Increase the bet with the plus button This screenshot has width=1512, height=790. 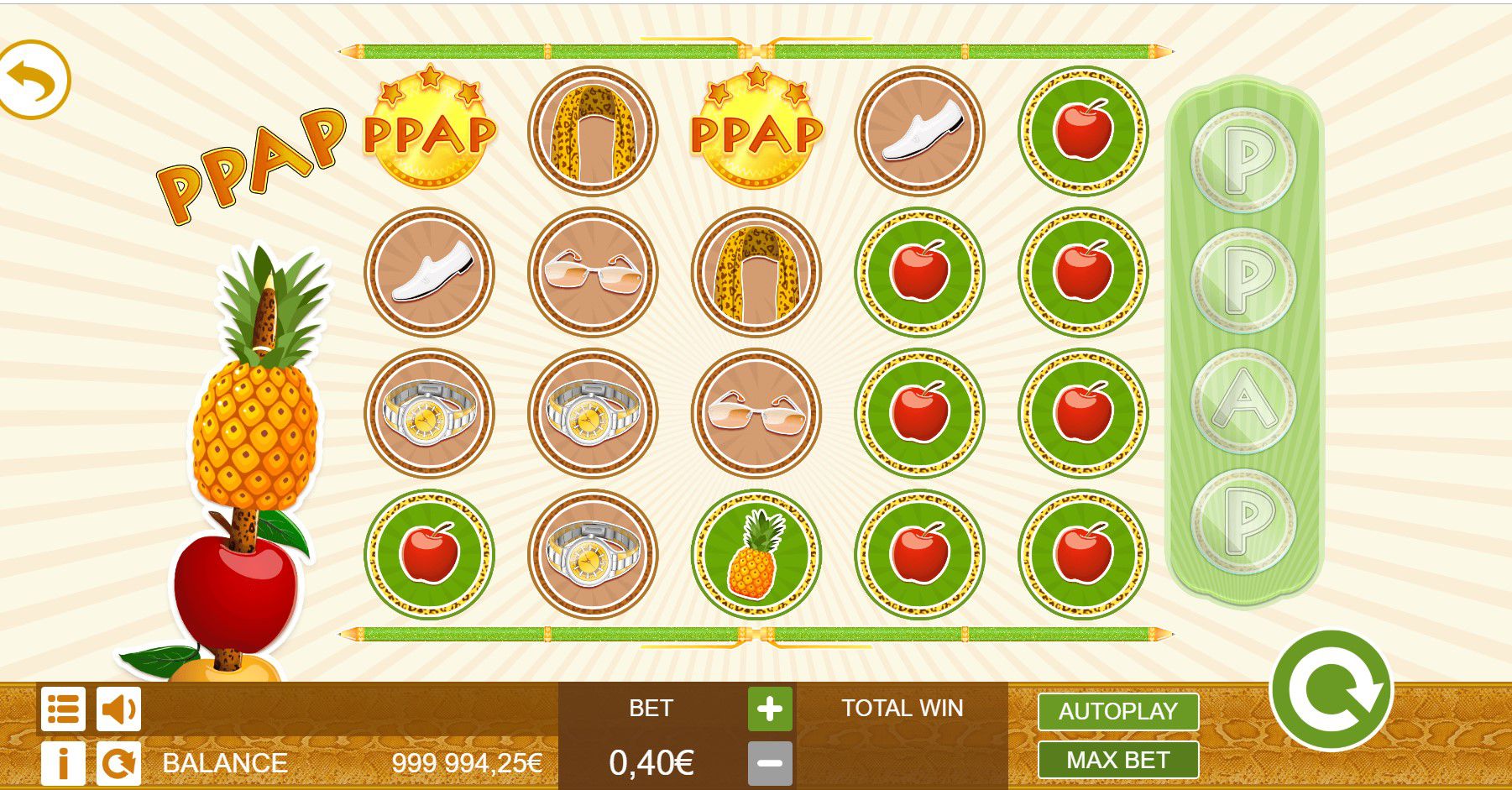click(x=770, y=709)
